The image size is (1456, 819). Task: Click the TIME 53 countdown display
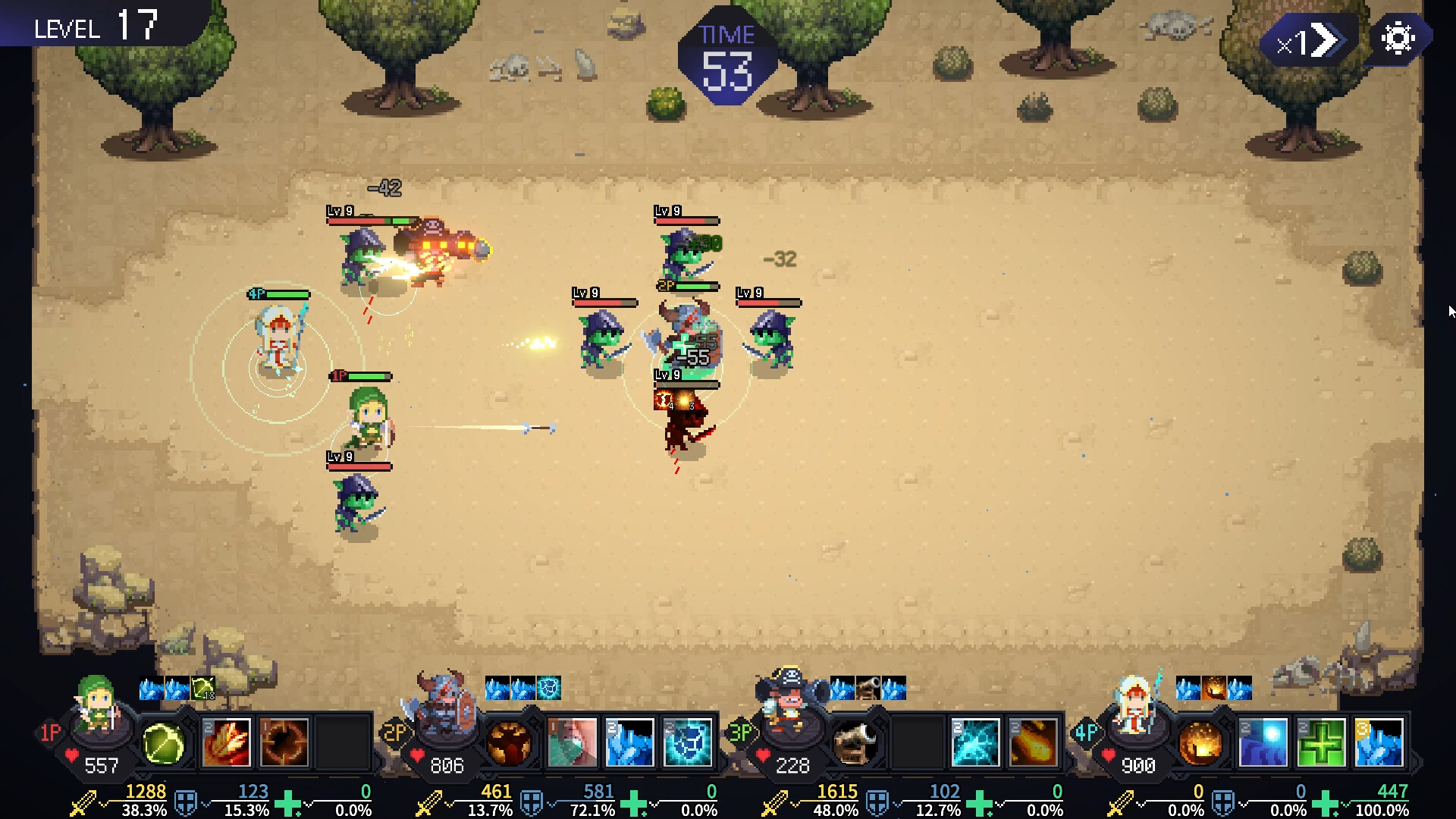[x=728, y=53]
